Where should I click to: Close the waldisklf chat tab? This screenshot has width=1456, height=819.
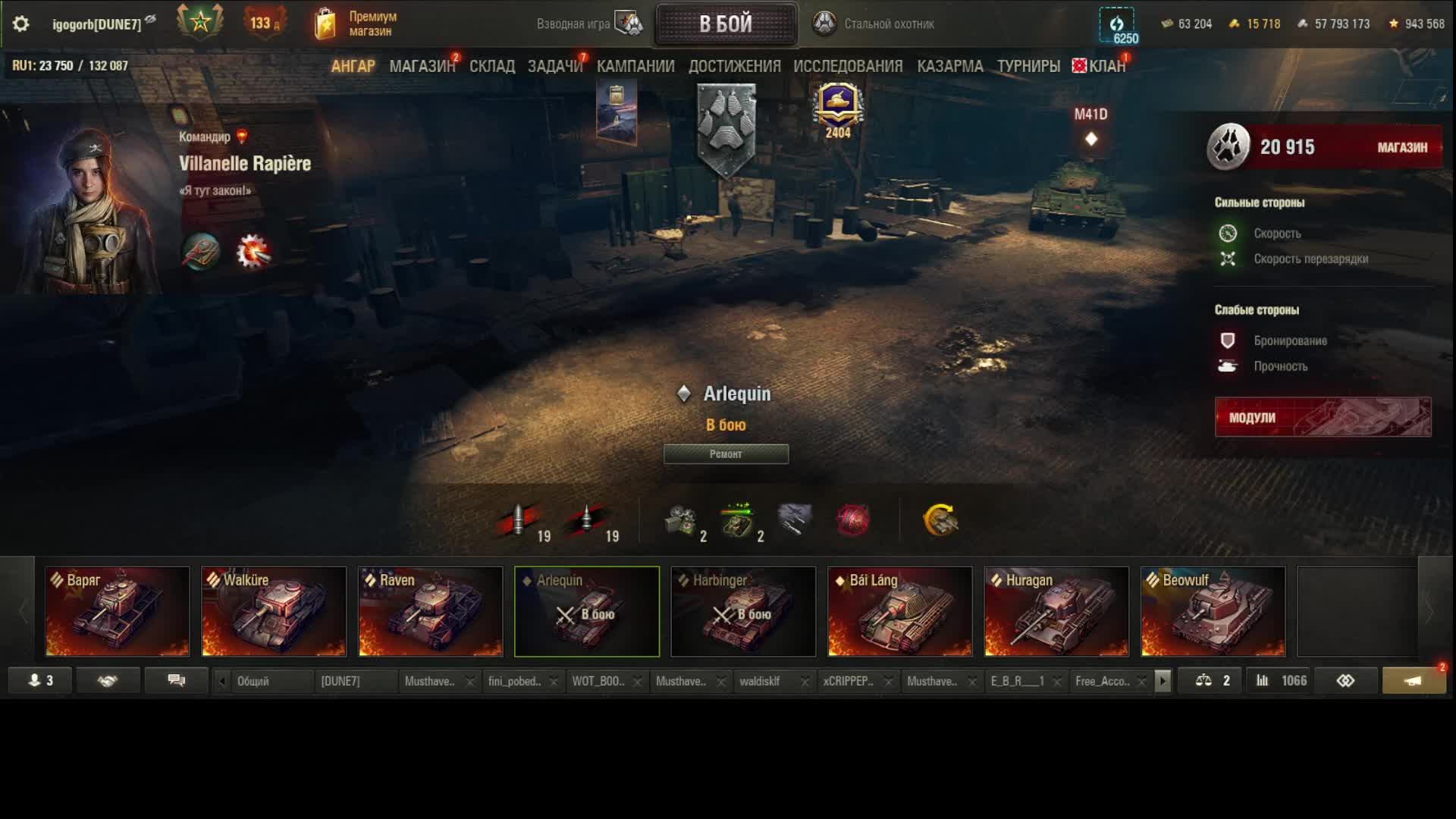point(805,682)
